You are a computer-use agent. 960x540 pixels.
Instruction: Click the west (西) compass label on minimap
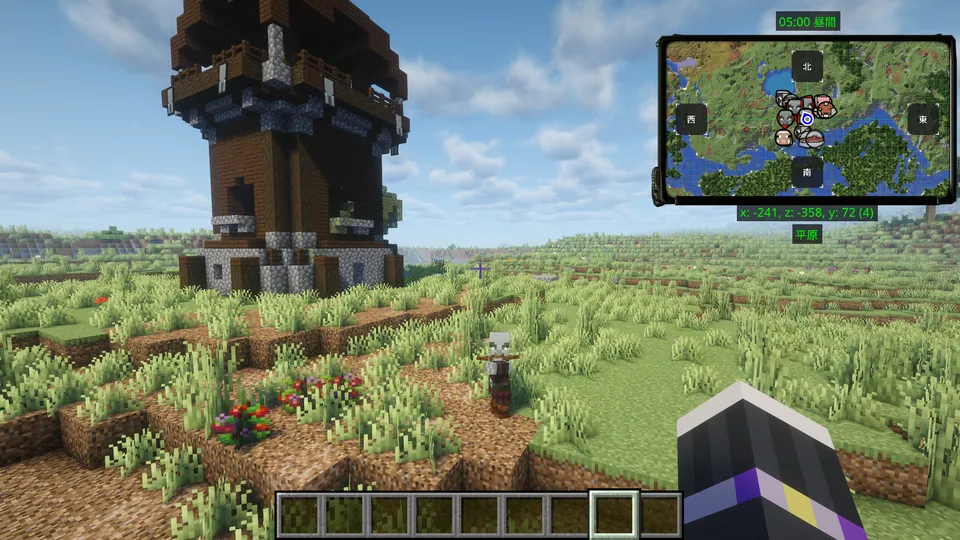pos(691,119)
